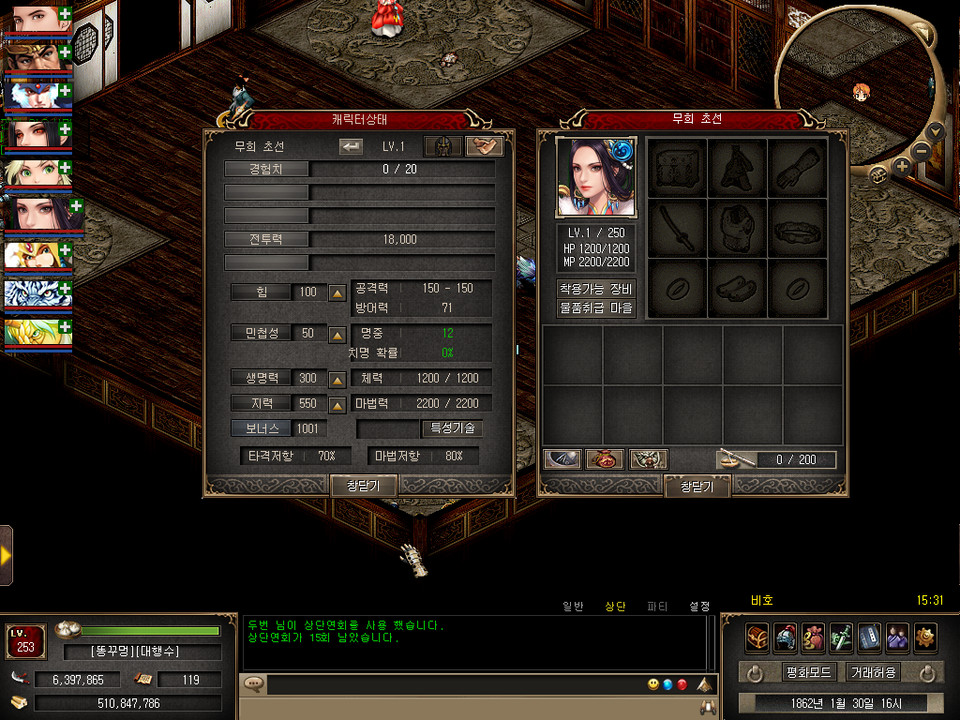Boost the 지력 stat arrow

(x=338, y=404)
